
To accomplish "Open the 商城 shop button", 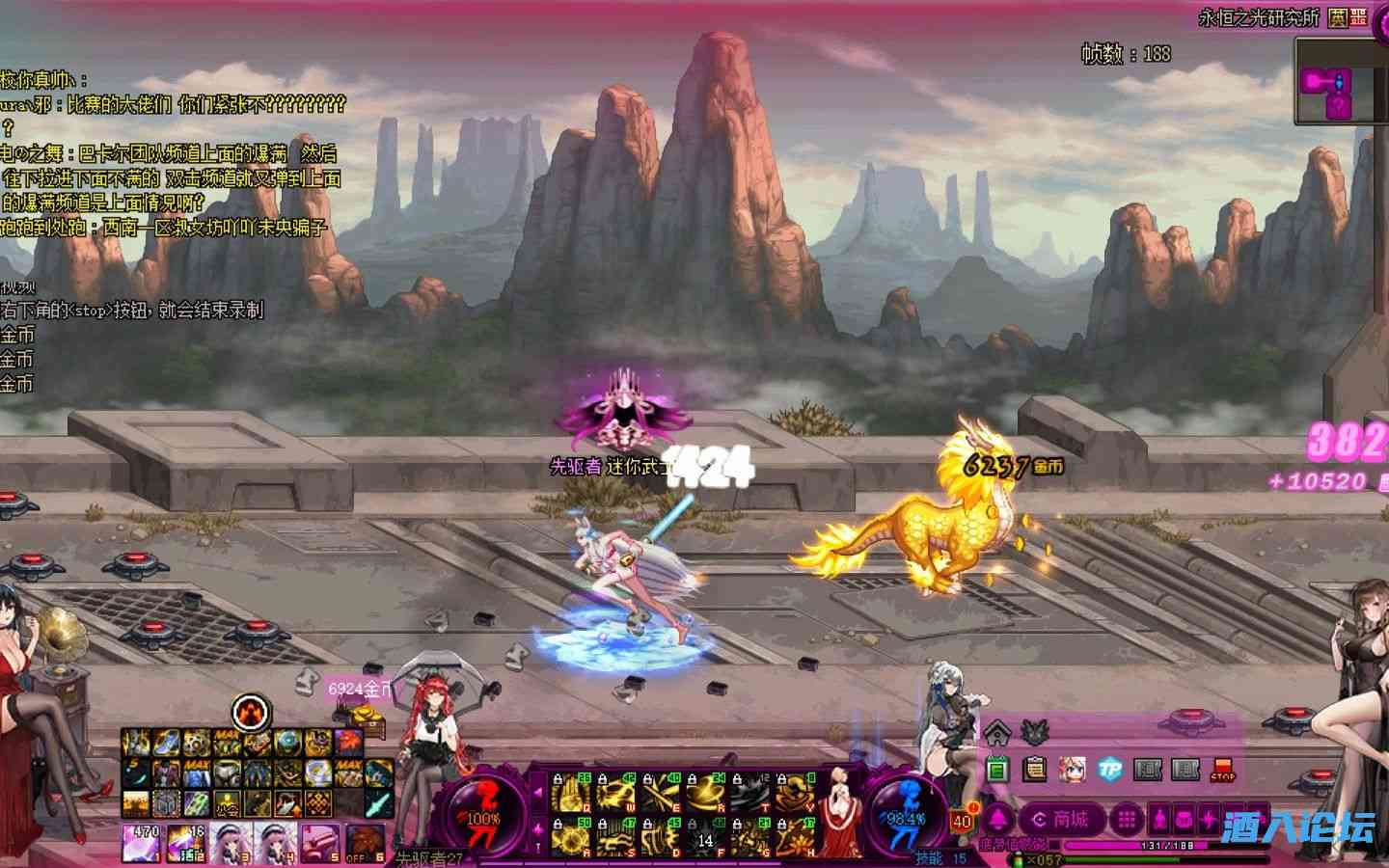I will coord(1060,820).
